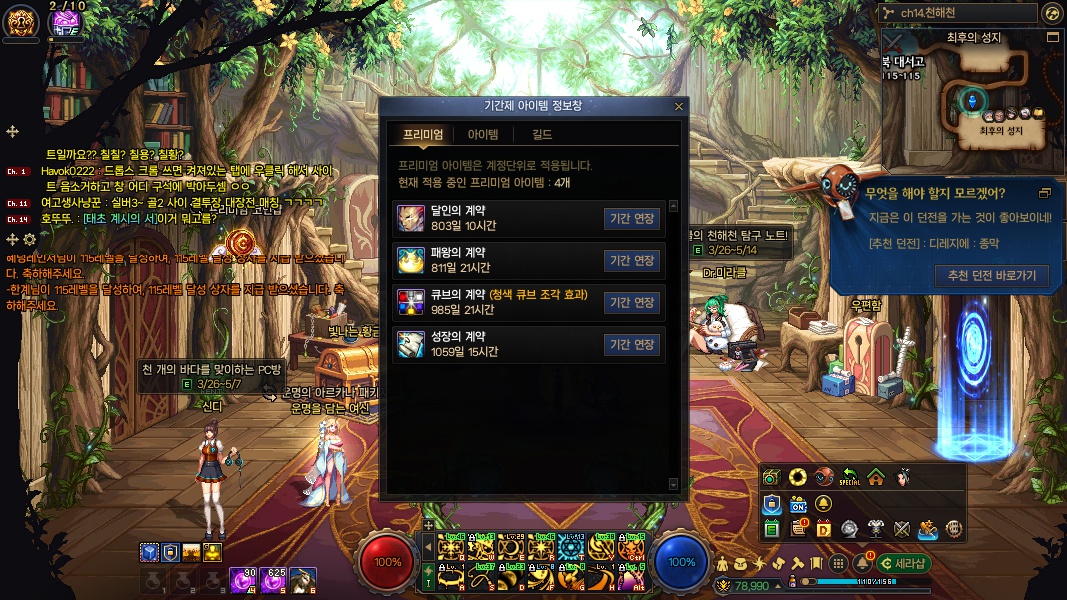This screenshot has width=1067, height=600.
Task: Expand the minimap with its window button
Action: point(1052,37)
